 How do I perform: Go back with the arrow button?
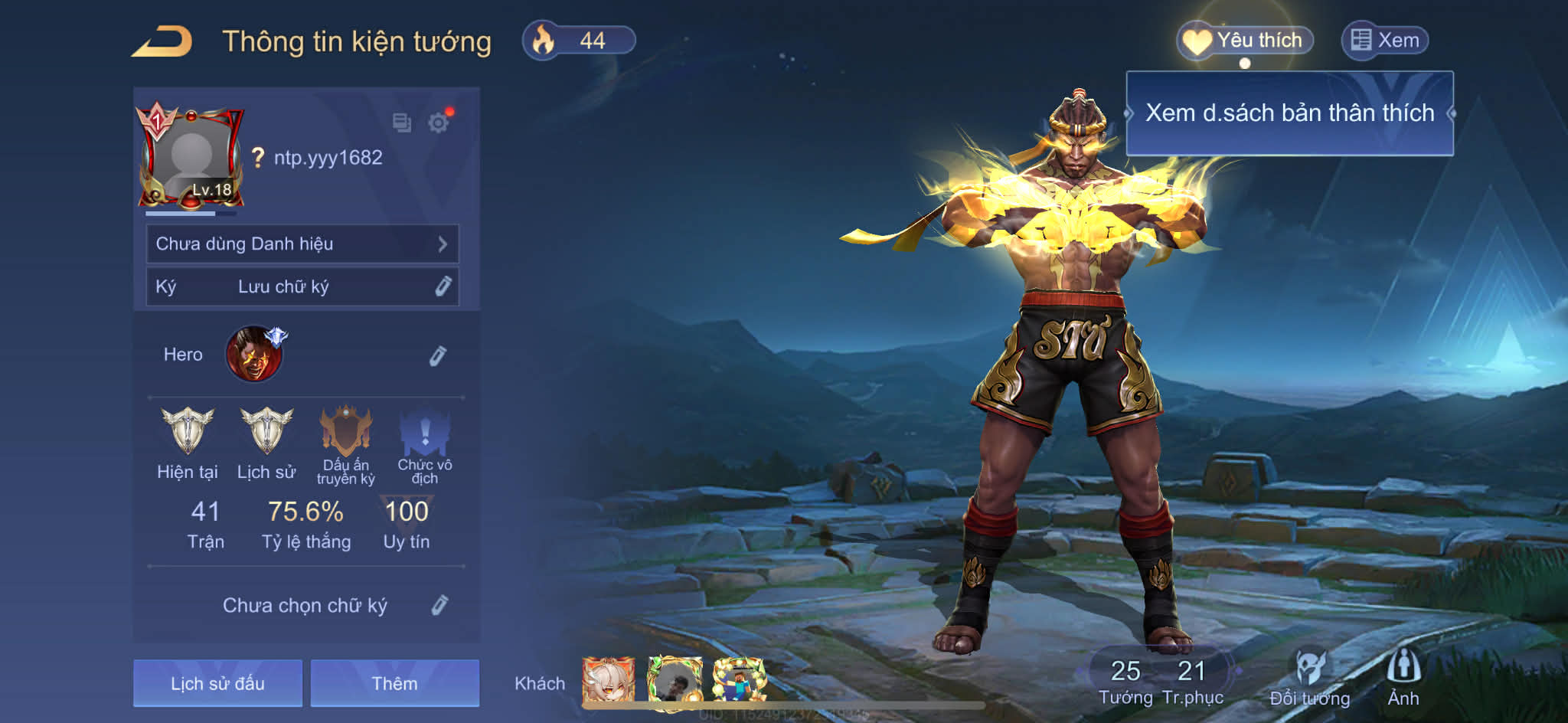pos(162,41)
